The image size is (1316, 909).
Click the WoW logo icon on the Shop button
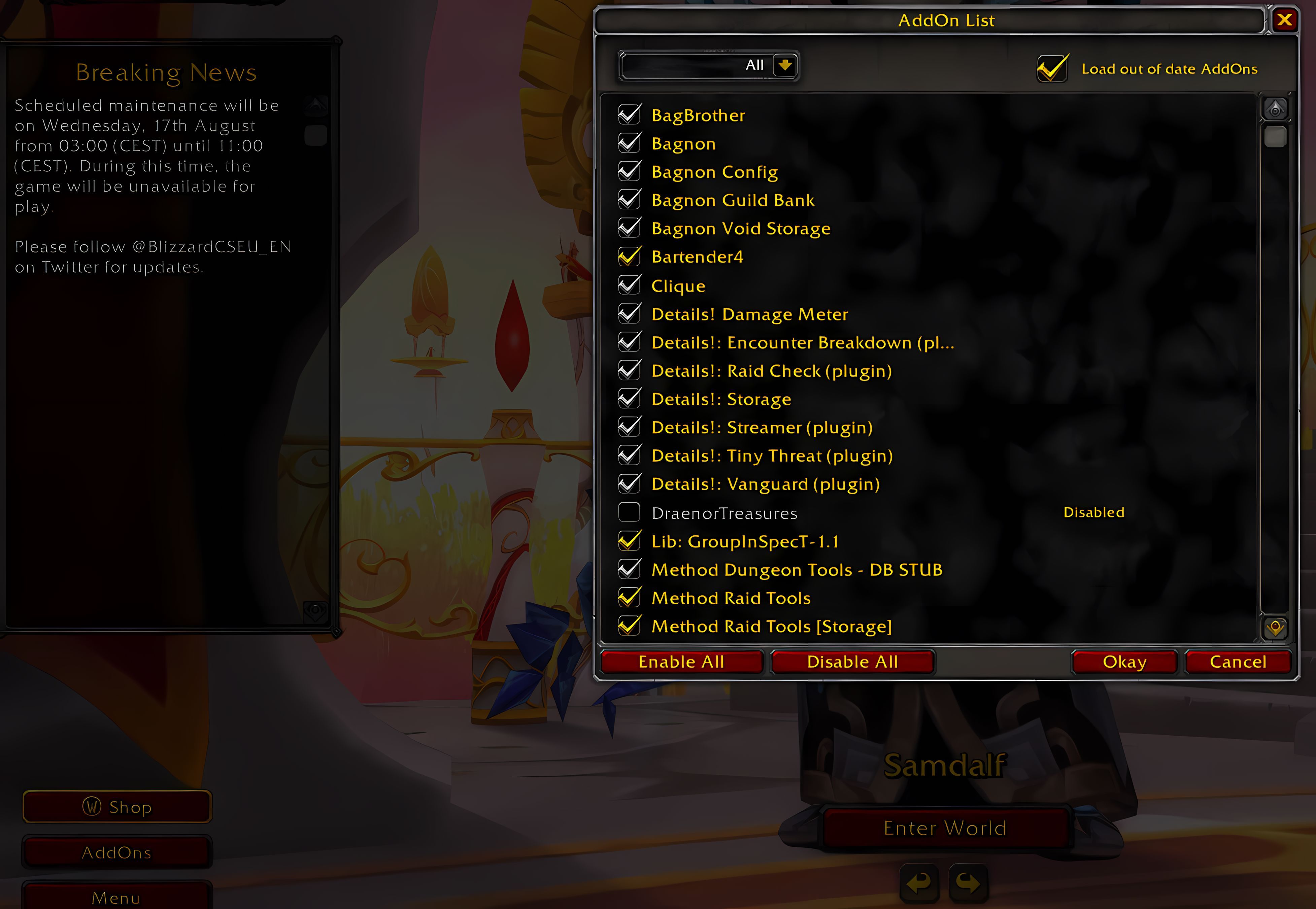pos(93,807)
